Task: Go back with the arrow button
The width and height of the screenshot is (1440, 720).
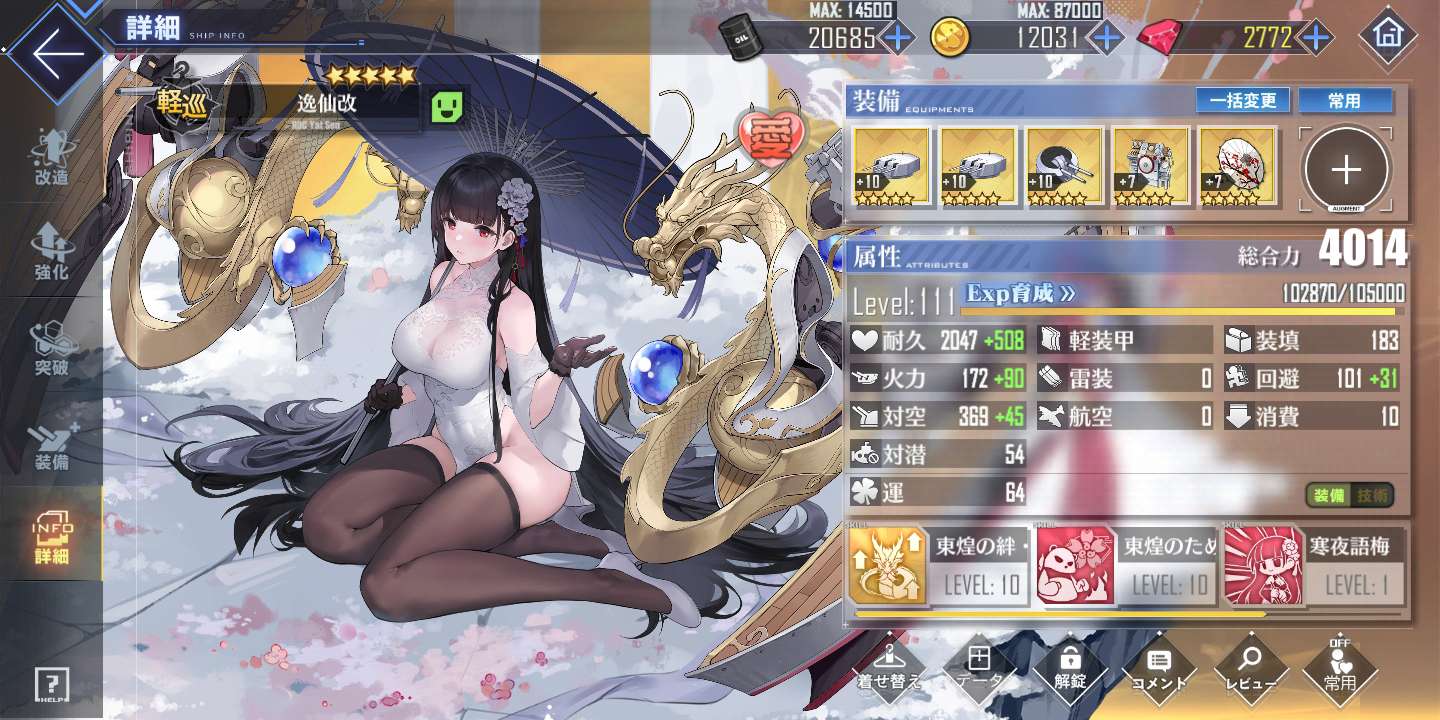Action: click(x=50, y=52)
